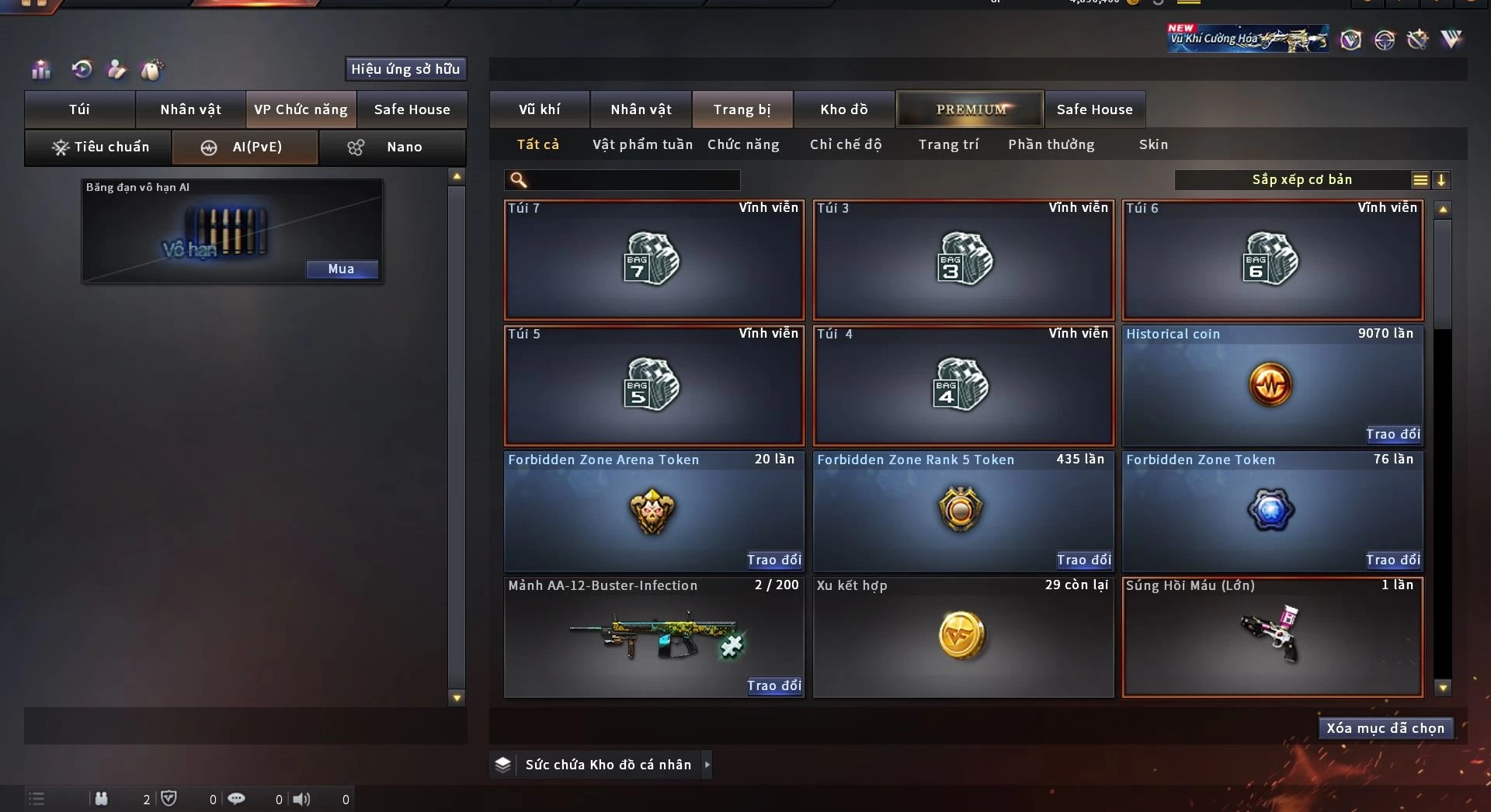Open the PREMIUM tab
The width and height of the screenshot is (1491, 812).
coord(970,109)
